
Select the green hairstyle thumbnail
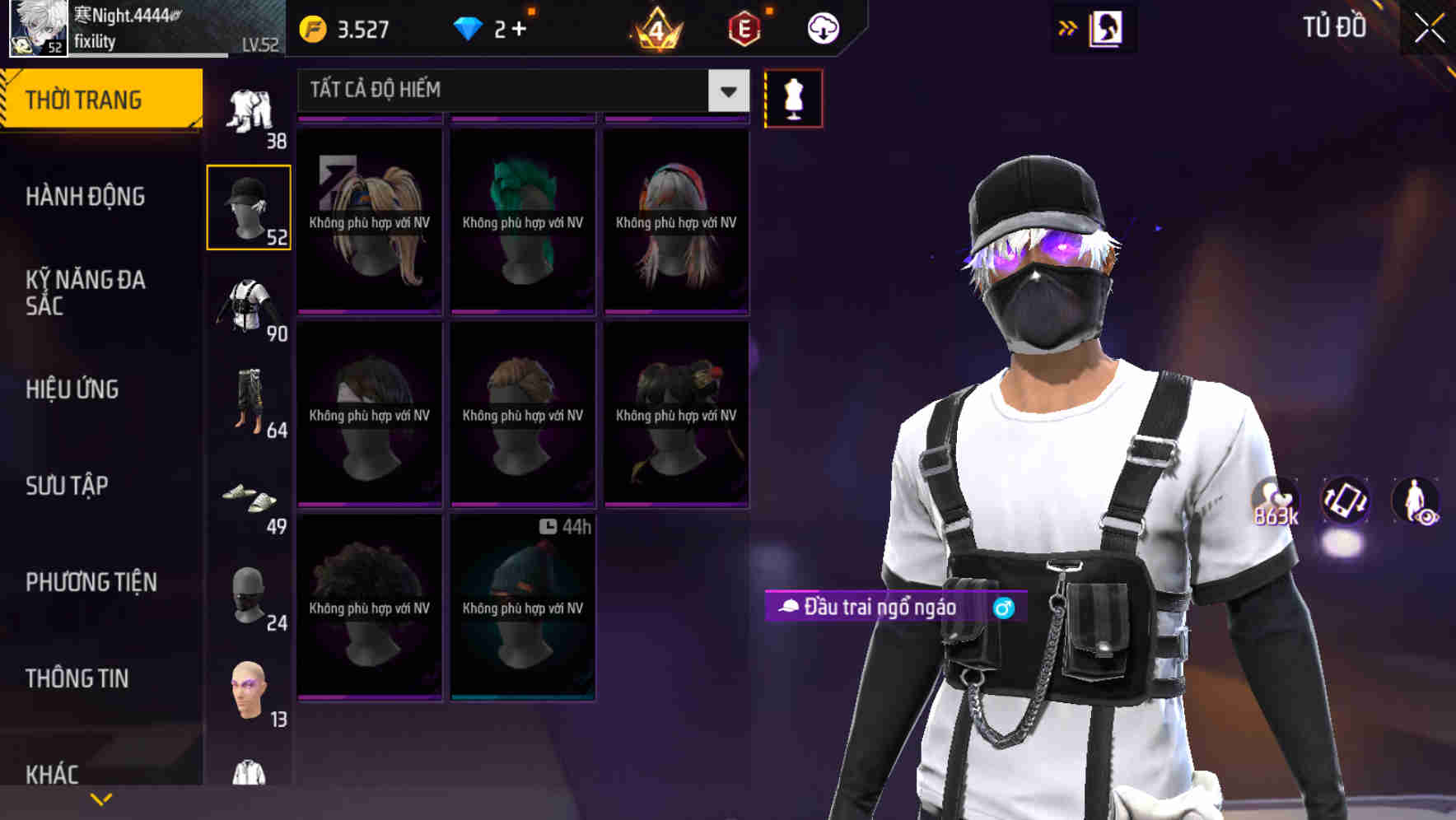[x=522, y=218]
